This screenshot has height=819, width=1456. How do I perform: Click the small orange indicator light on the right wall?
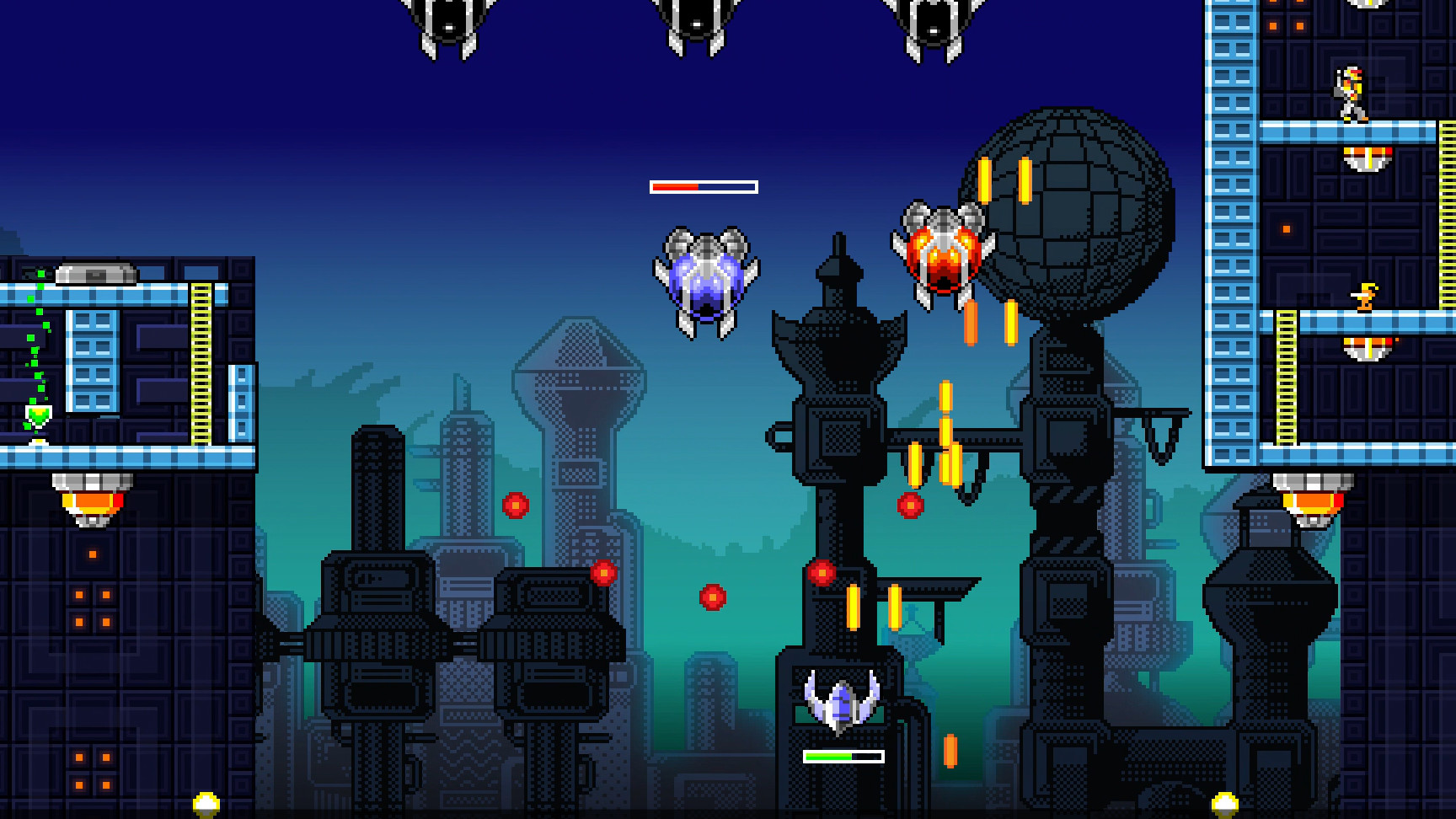click(x=1285, y=227)
